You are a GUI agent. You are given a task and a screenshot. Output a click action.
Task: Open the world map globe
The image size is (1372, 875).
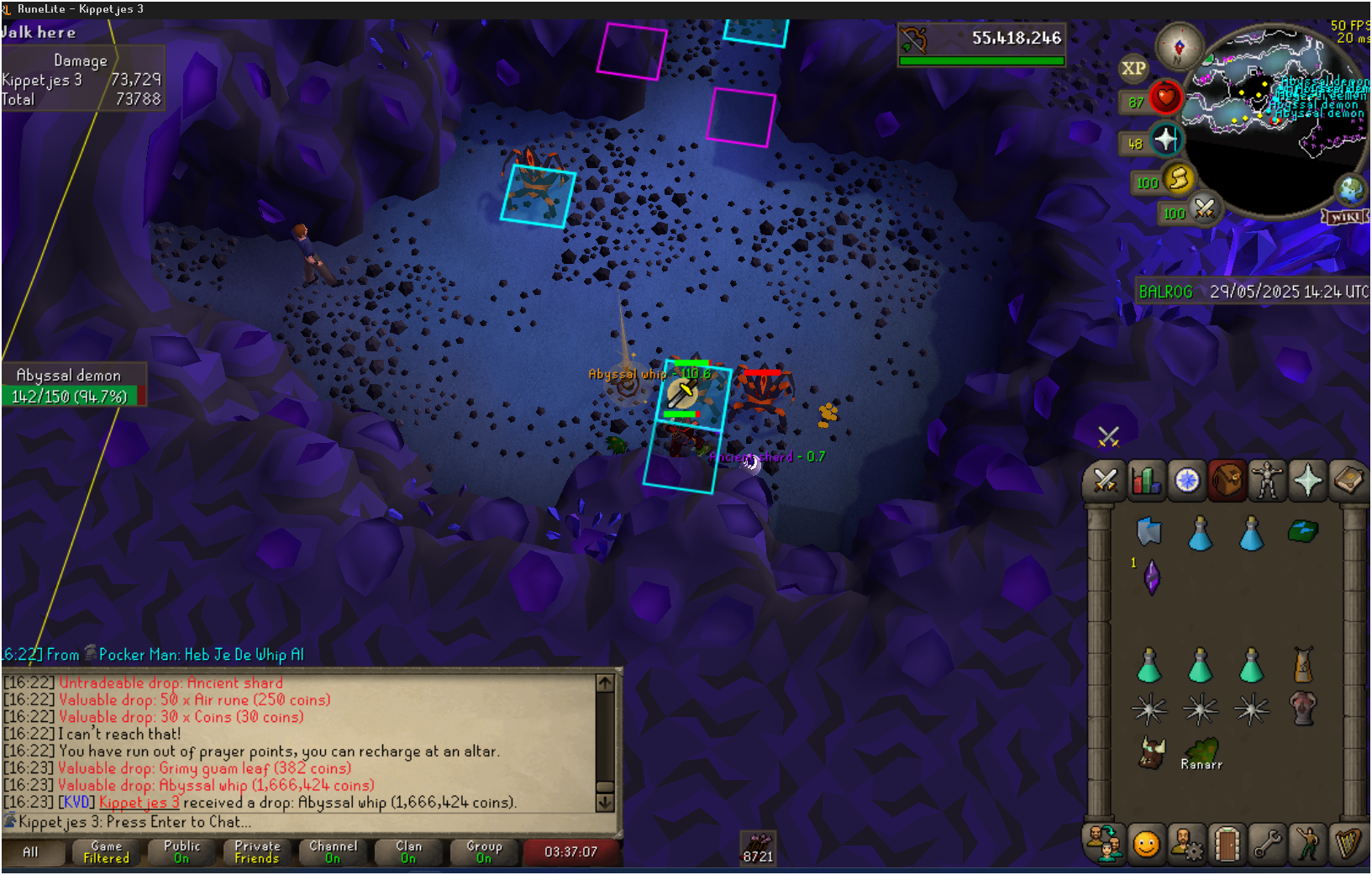point(1351,190)
